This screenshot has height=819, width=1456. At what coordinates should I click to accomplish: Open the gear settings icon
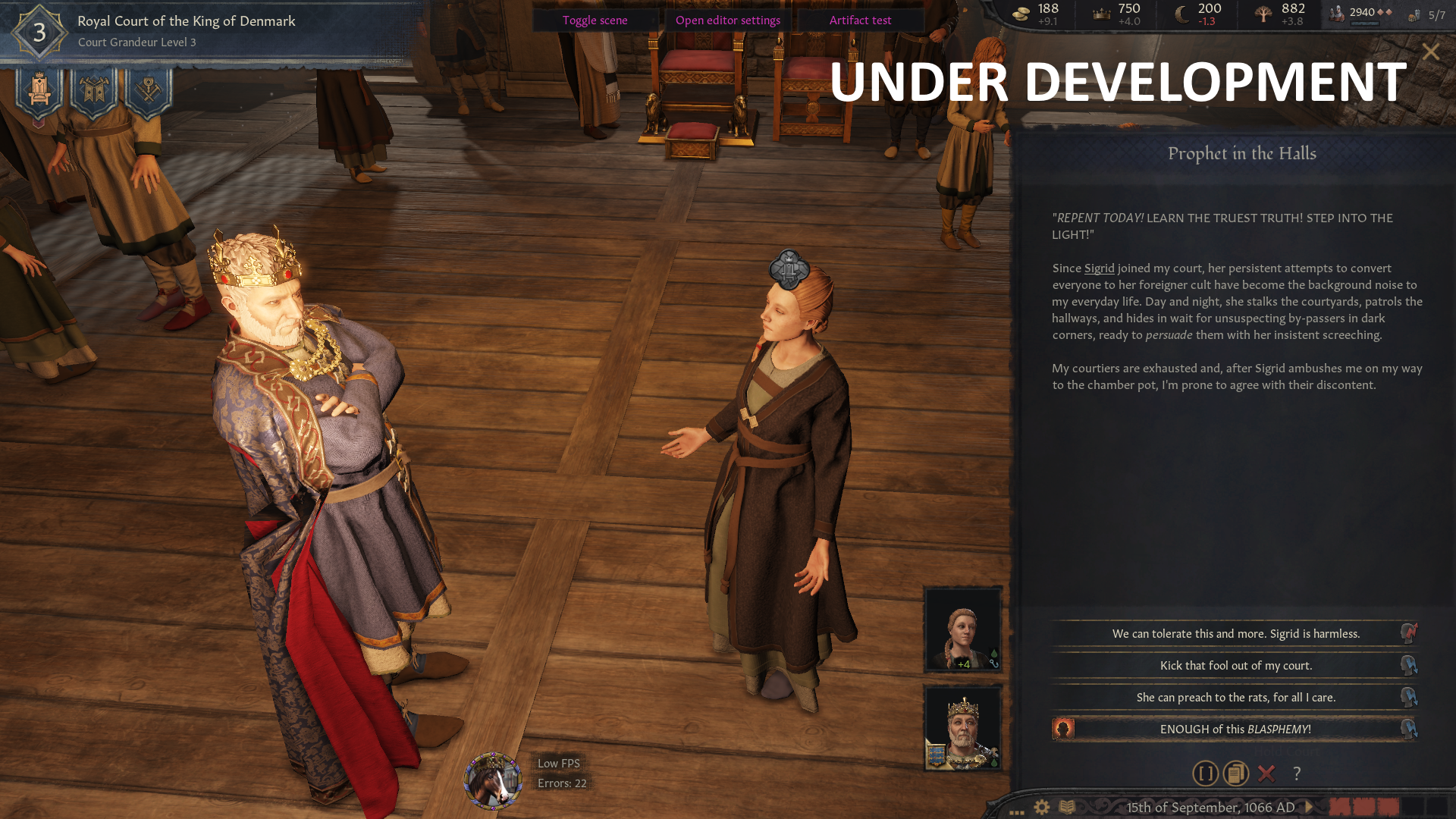(x=1042, y=807)
